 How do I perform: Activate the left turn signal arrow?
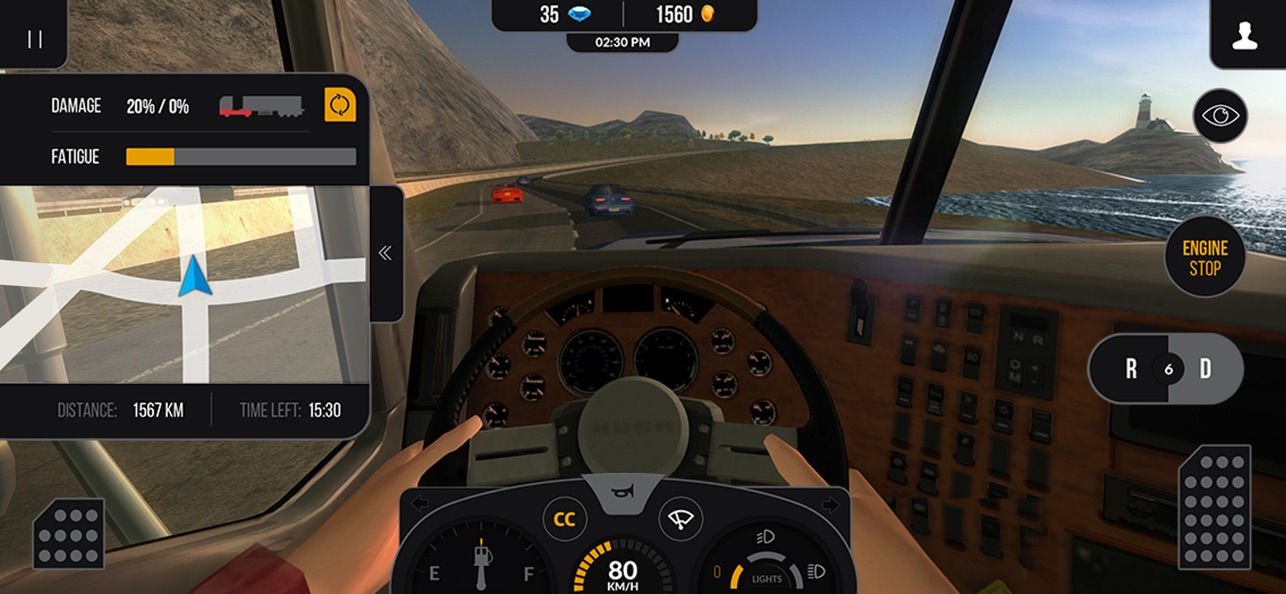click(420, 503)
